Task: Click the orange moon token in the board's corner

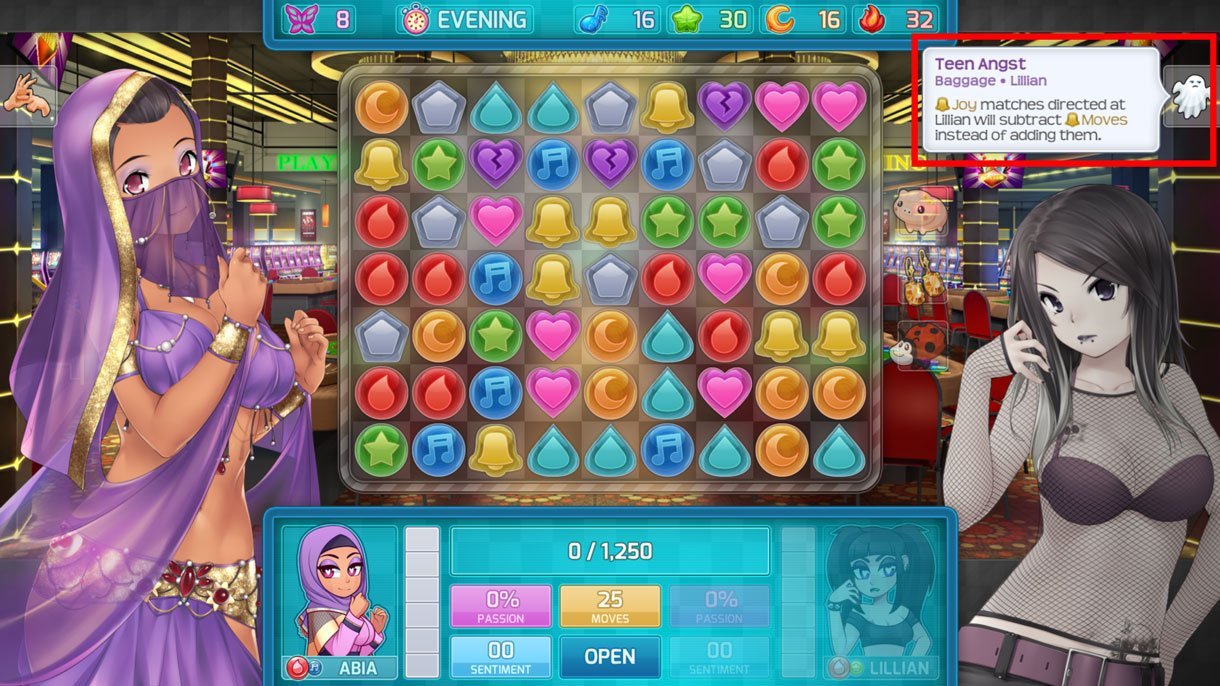Action: [380, 104]
